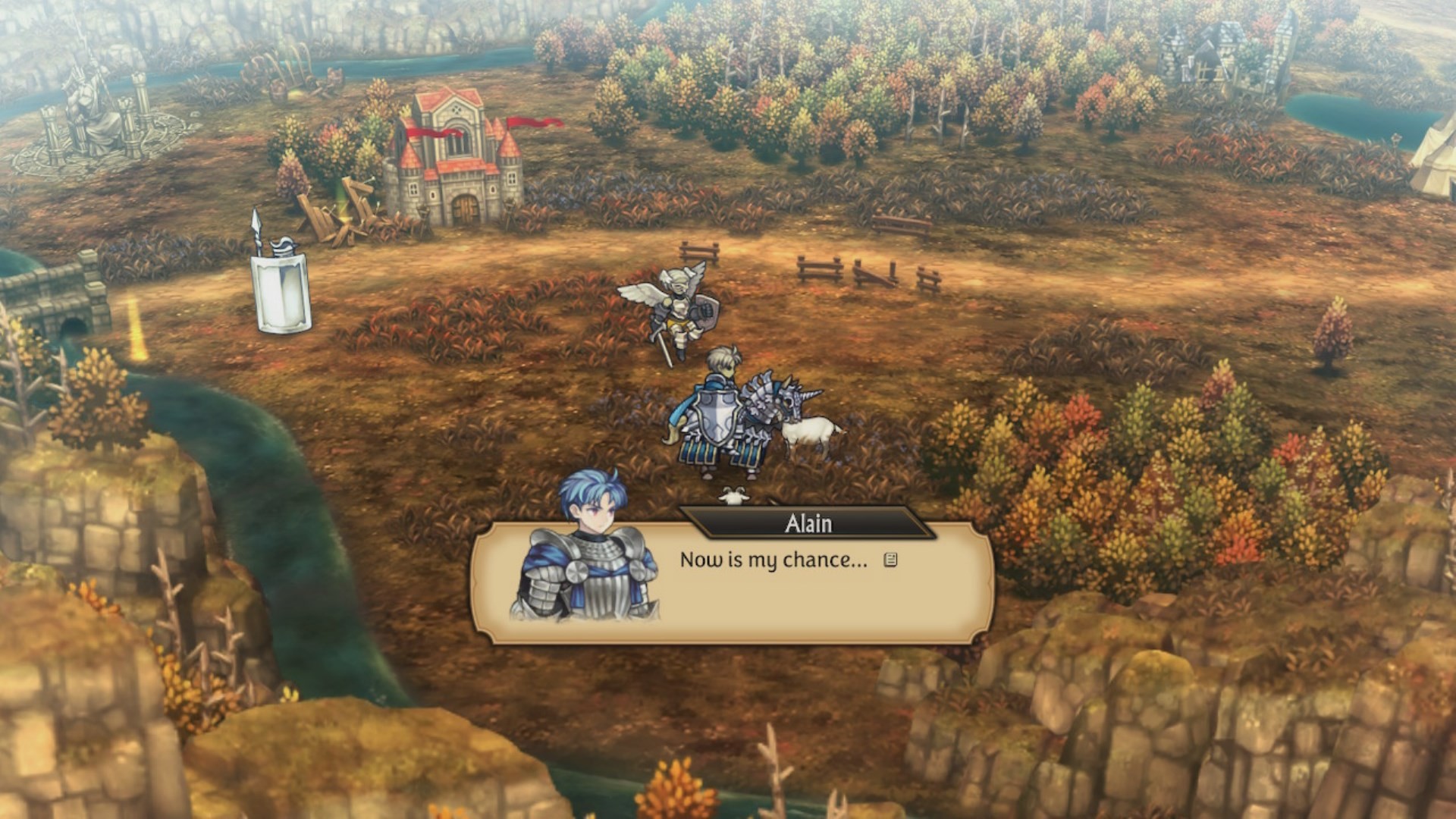Click the small page icon after the dialogue text

coord(891,560)
